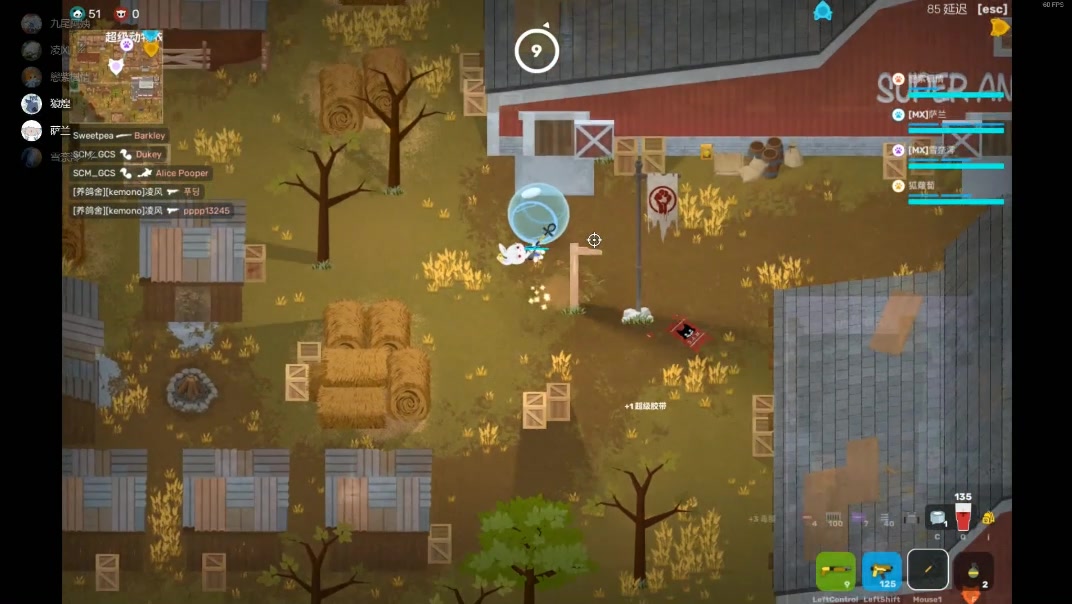Screen dimensions: 1072x604
Task: Click the 狼煌 player avatar in the overlay
Action: (32, 103)
